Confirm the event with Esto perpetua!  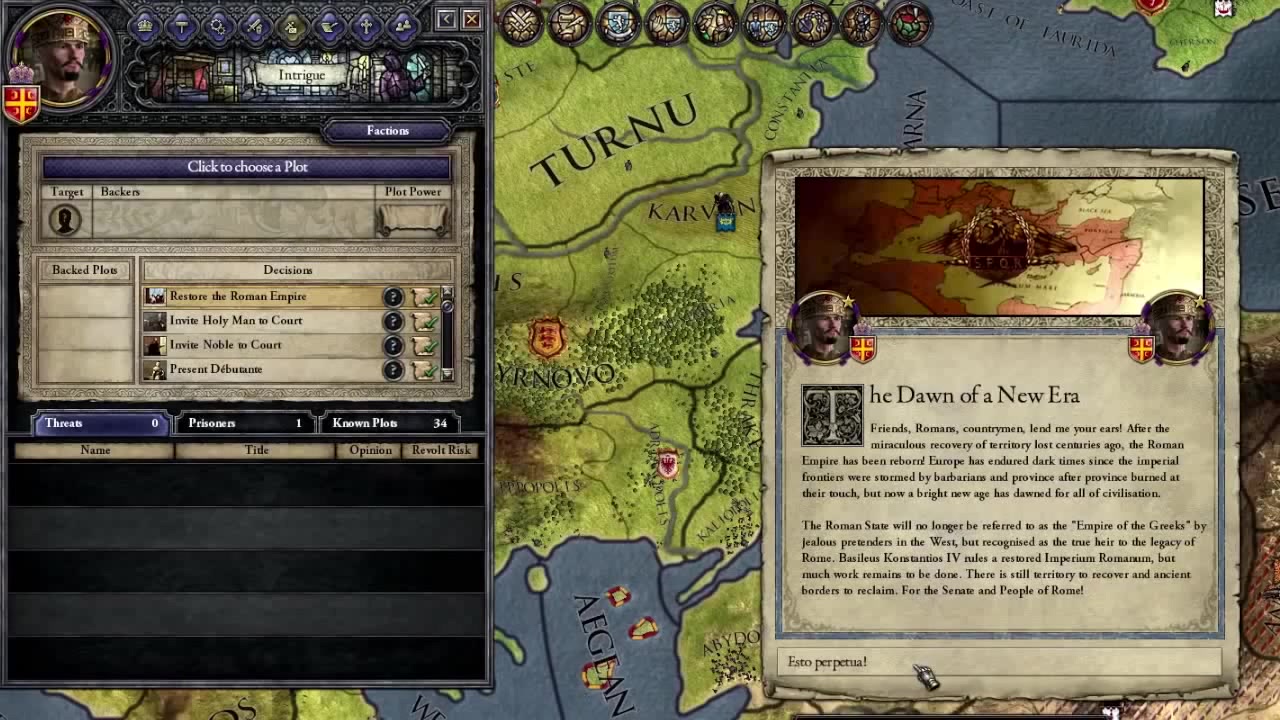click(998, 662)
